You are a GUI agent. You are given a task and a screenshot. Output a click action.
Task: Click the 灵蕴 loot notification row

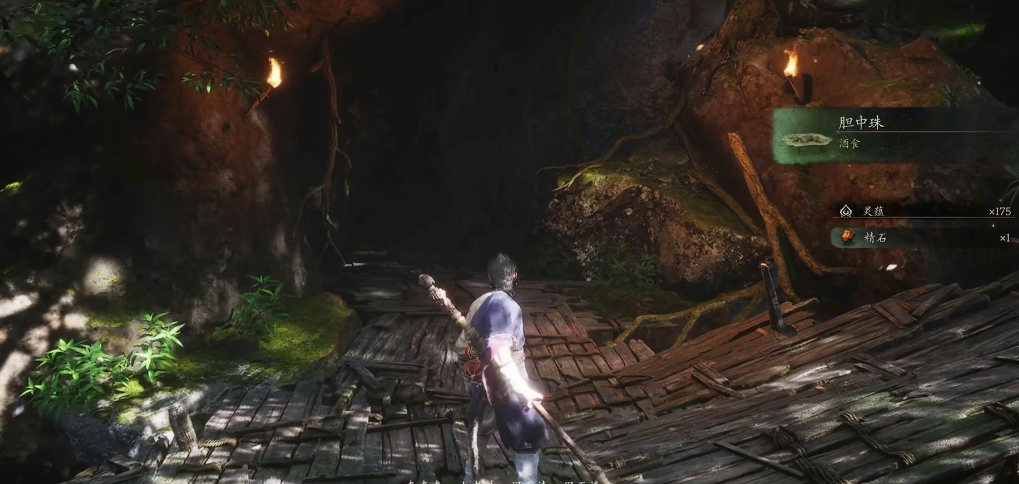click(x=924, y=211)
